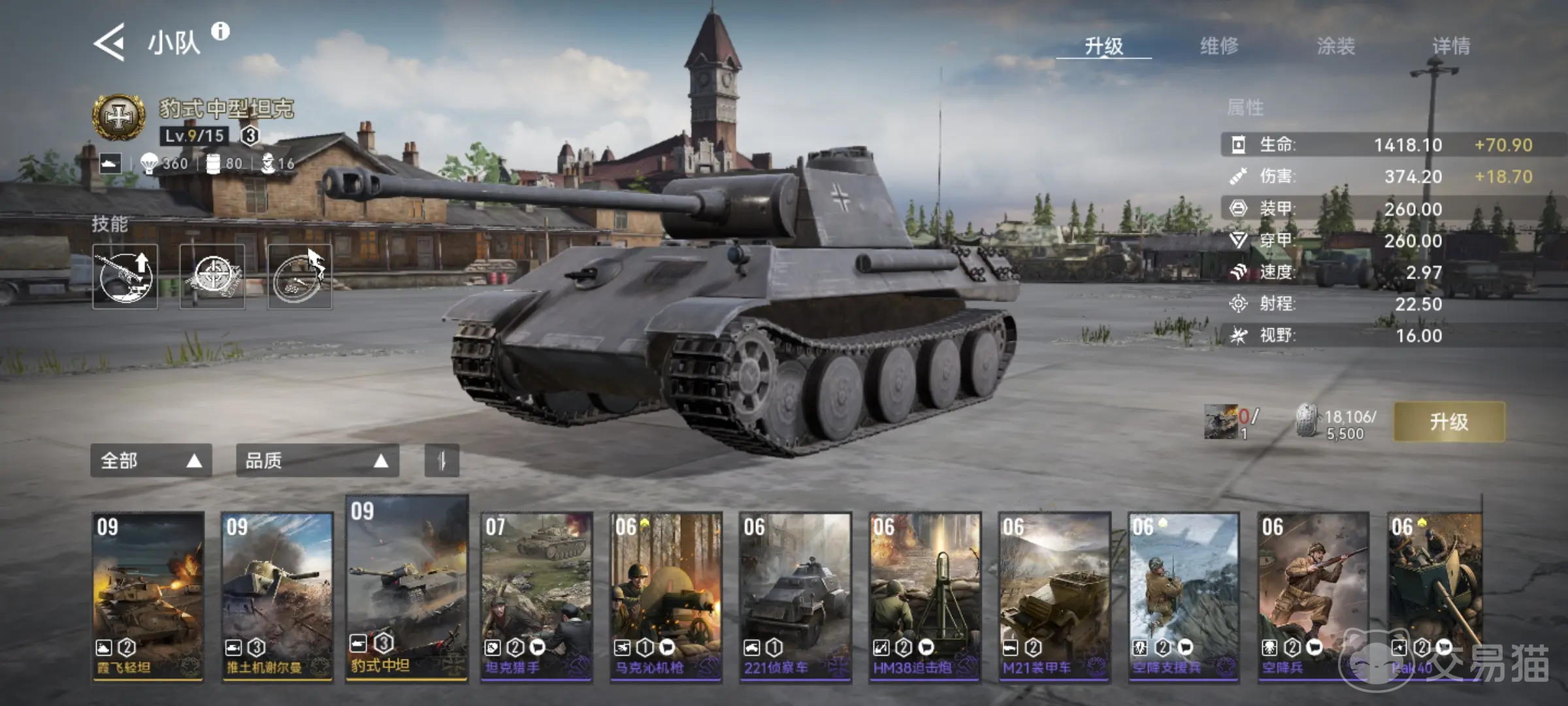Select the 推土机谢尔曼 unit card
This screenshot has height=706, width=1568.
tap(277, 596)
